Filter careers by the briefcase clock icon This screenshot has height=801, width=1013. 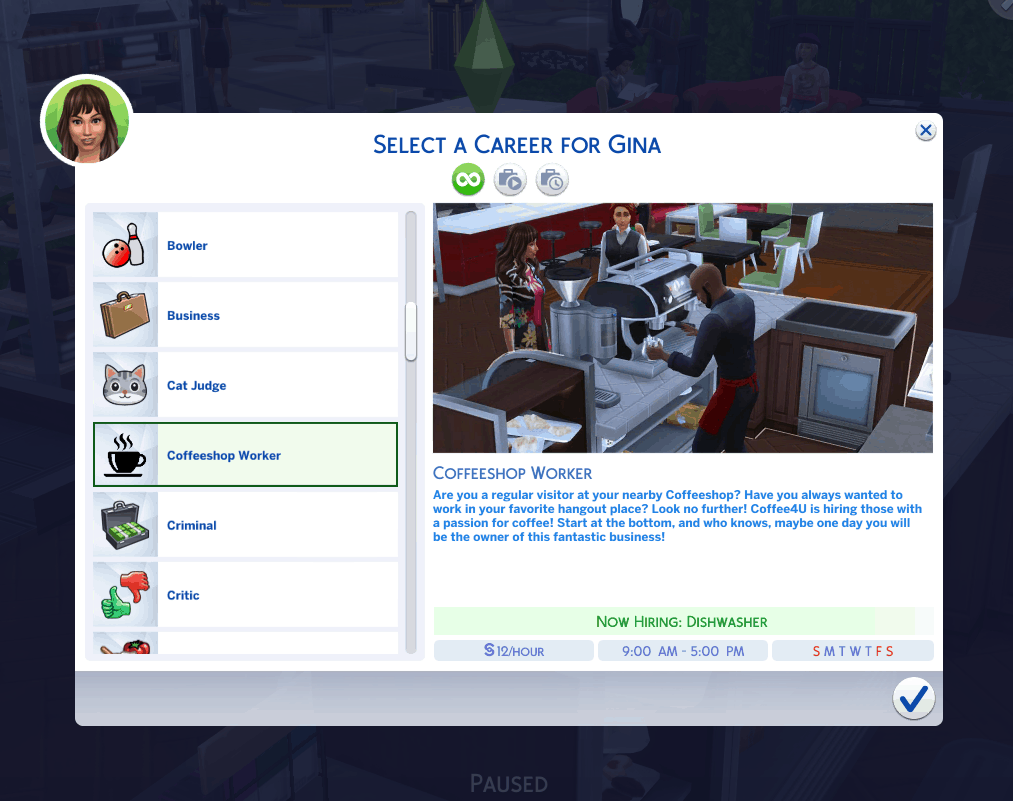[x=551, y=180]
